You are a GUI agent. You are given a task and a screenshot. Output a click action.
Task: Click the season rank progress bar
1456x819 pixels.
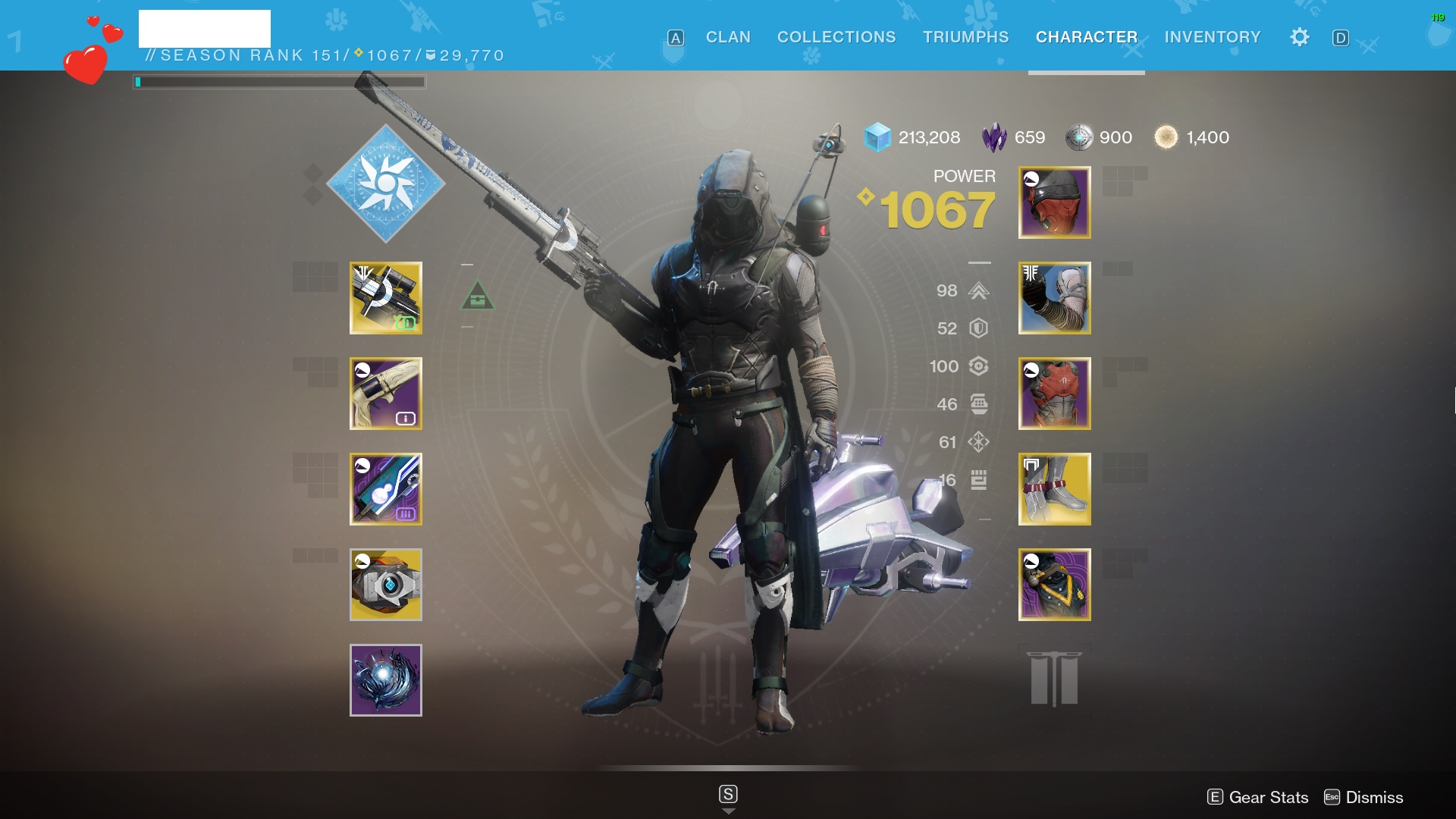click(x=279, y=81)
